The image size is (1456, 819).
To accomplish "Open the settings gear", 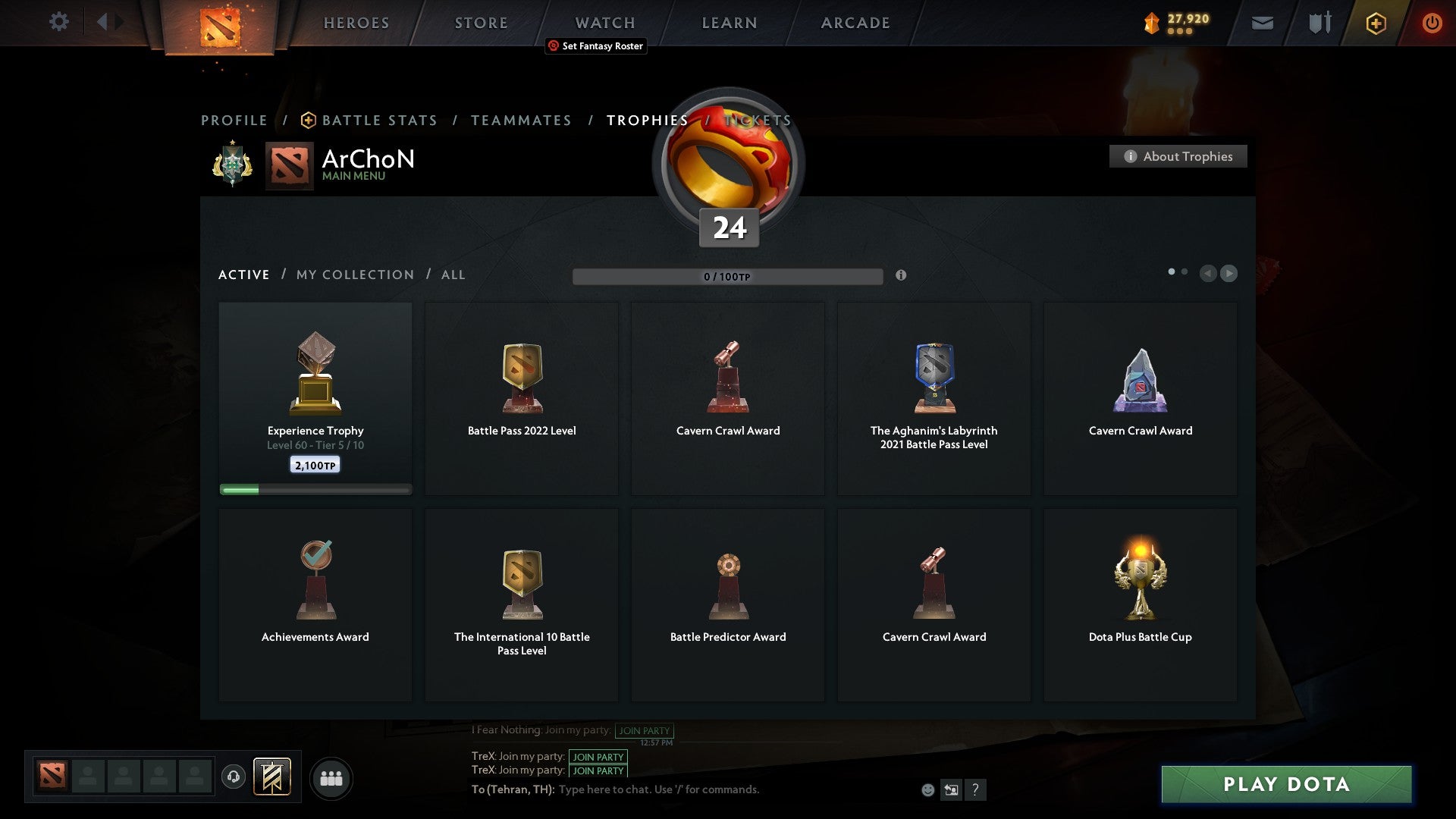I will click(58, 22).
